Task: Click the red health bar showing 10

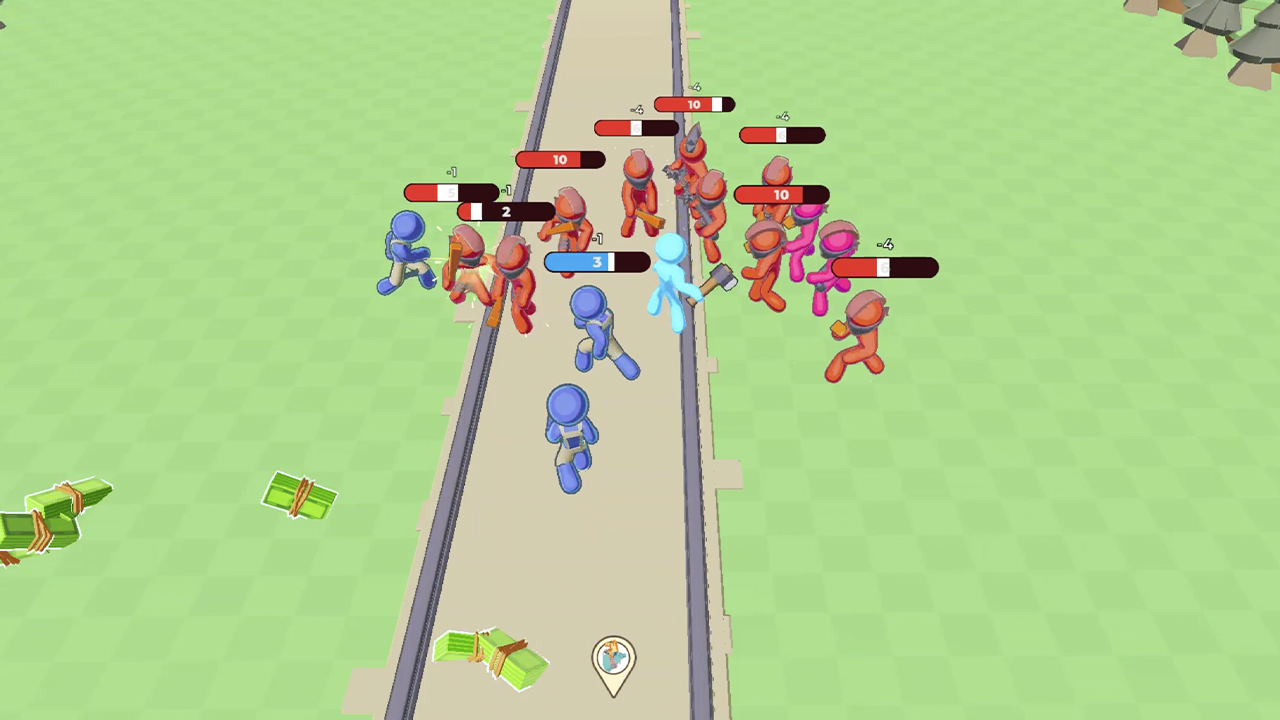Action: 559,160
